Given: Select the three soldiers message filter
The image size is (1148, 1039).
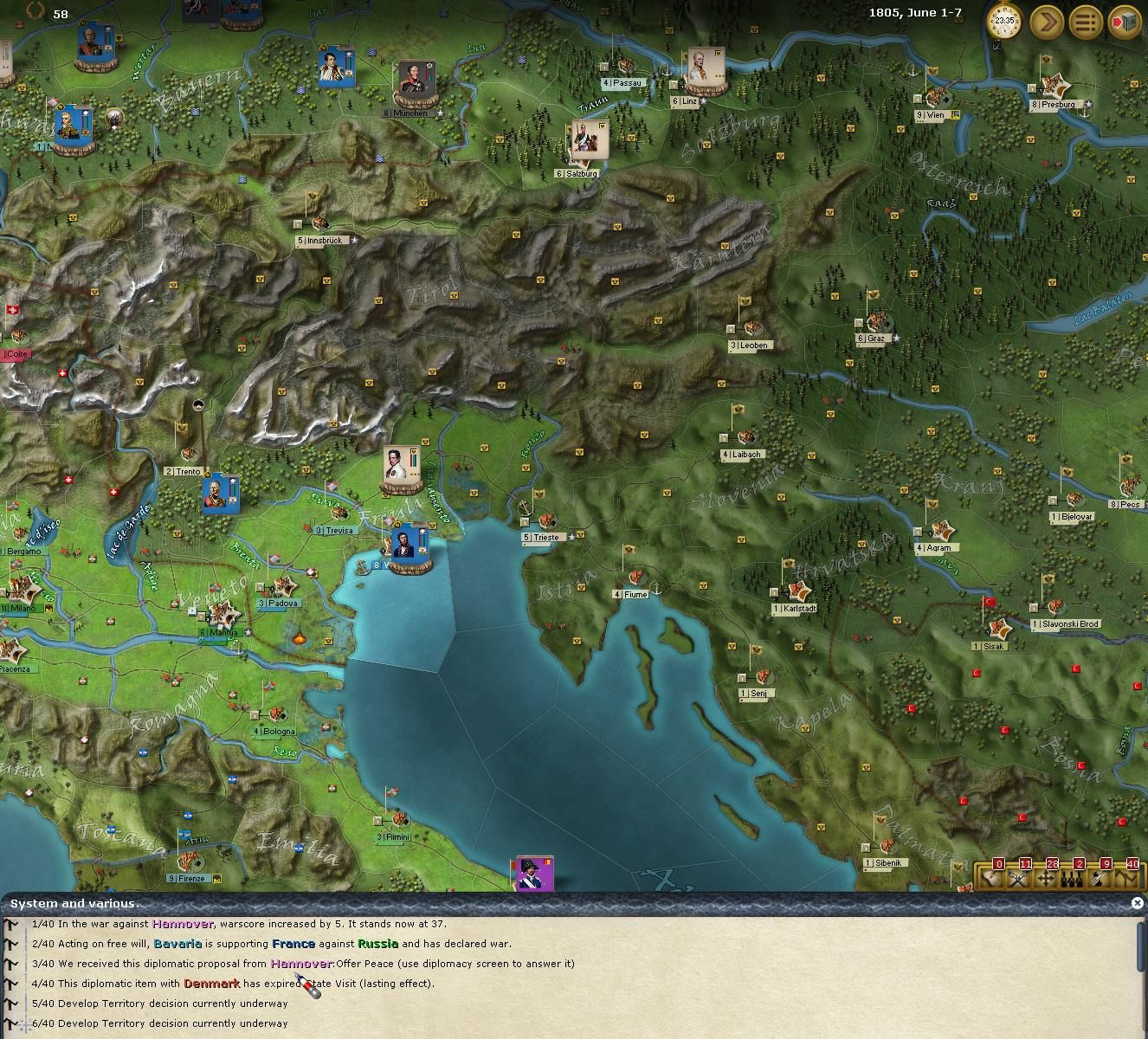Looking at the screenshot, I should 1072,878.
